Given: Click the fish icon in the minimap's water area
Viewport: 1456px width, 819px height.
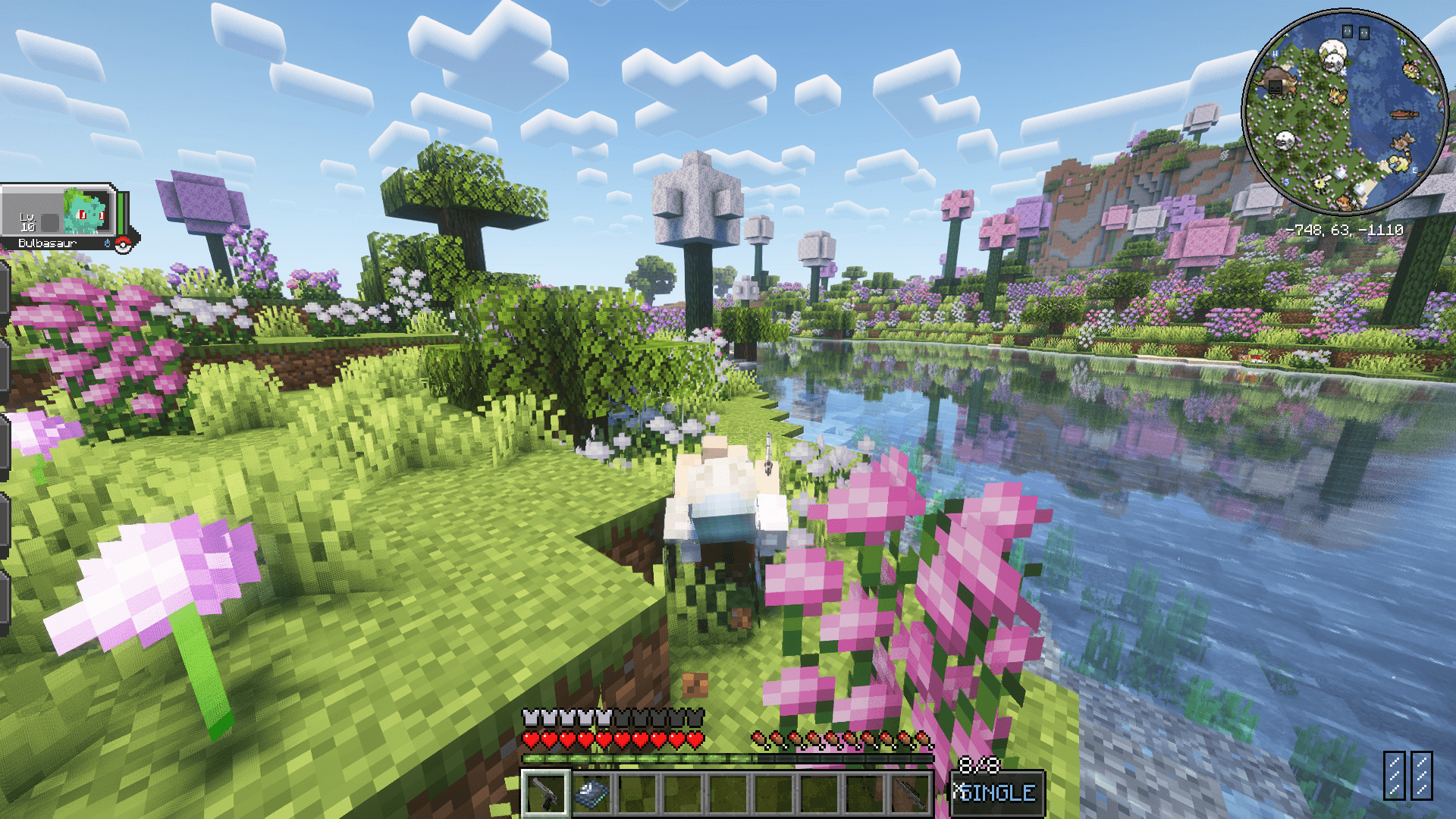Looking at the screenshot, I should click(x=1404, y=114).
